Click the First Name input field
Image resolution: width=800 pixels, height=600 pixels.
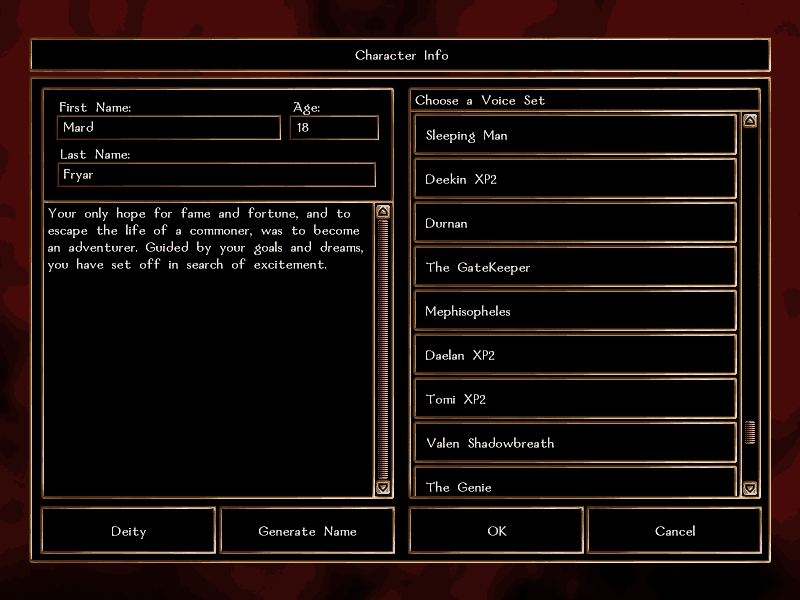click(x=169, y=128)
